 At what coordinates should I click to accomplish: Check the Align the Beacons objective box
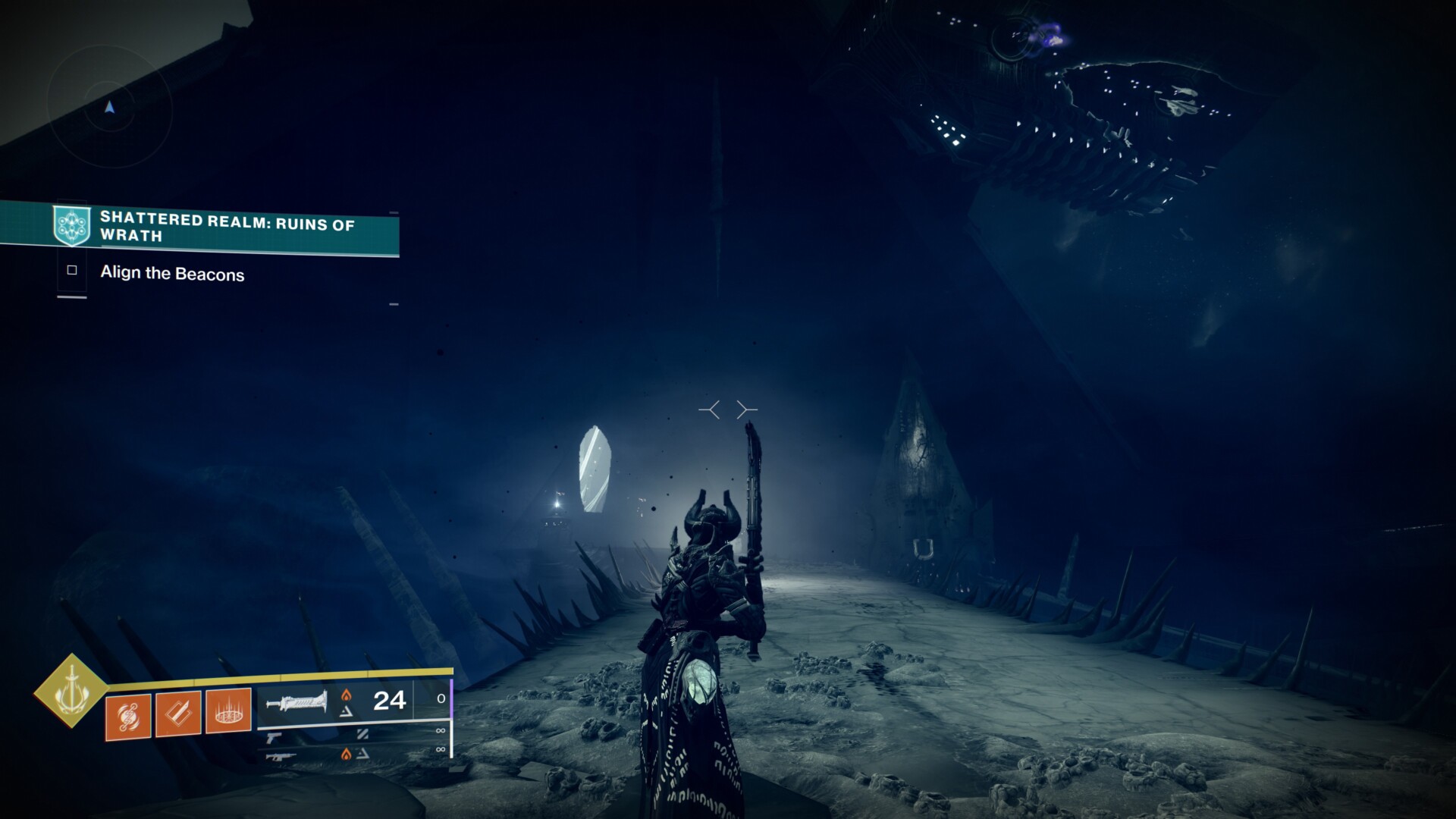coord(72,270)
